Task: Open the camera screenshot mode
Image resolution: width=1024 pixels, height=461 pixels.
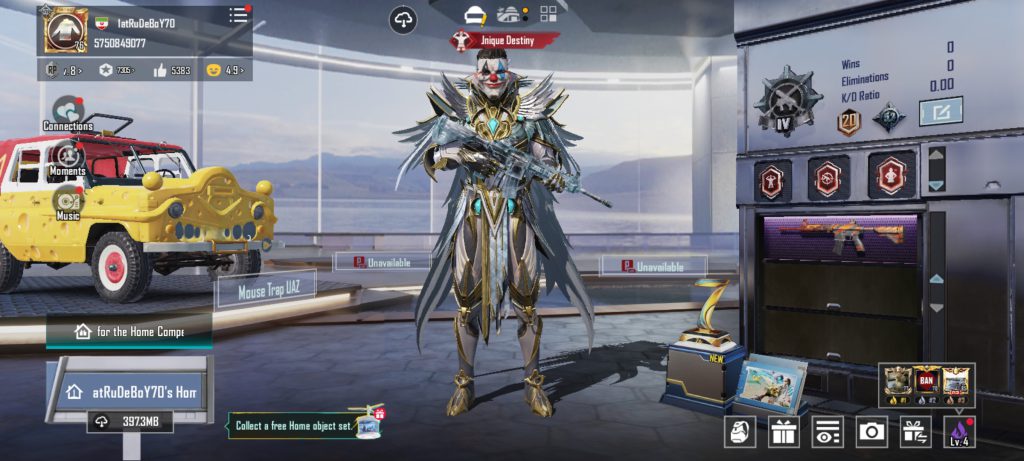Action: tap(871, 431)
